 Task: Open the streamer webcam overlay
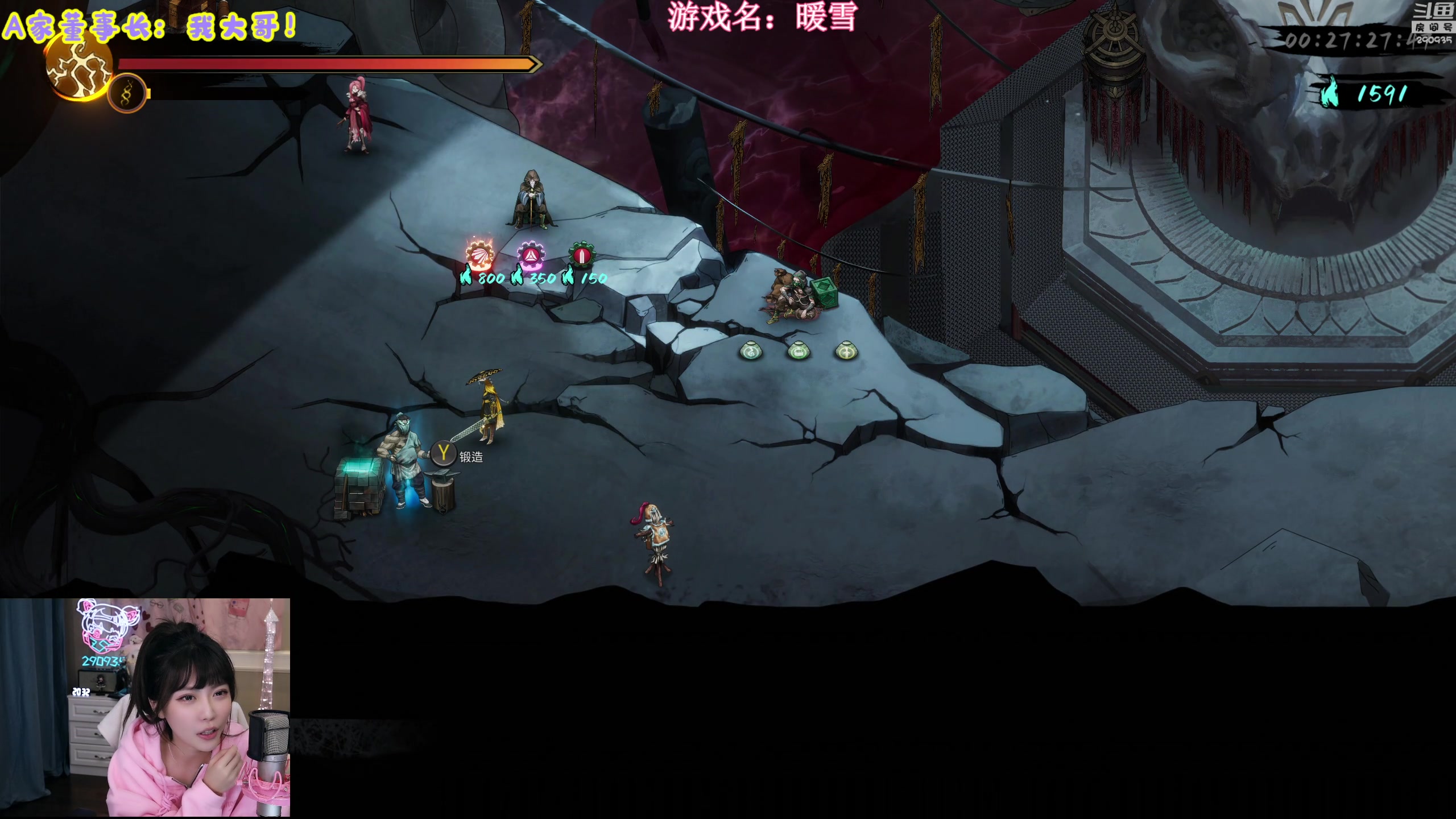click(x=145, y=708)
